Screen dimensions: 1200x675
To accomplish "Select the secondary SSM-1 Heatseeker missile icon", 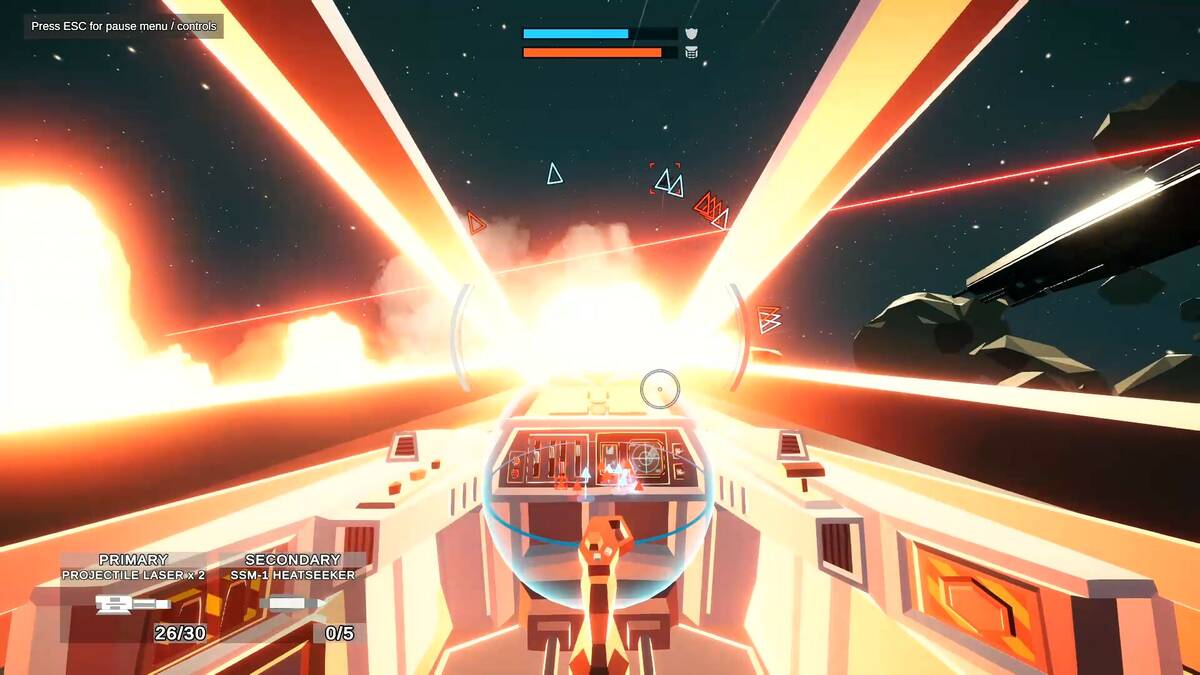I will click(x=292, y=604).
